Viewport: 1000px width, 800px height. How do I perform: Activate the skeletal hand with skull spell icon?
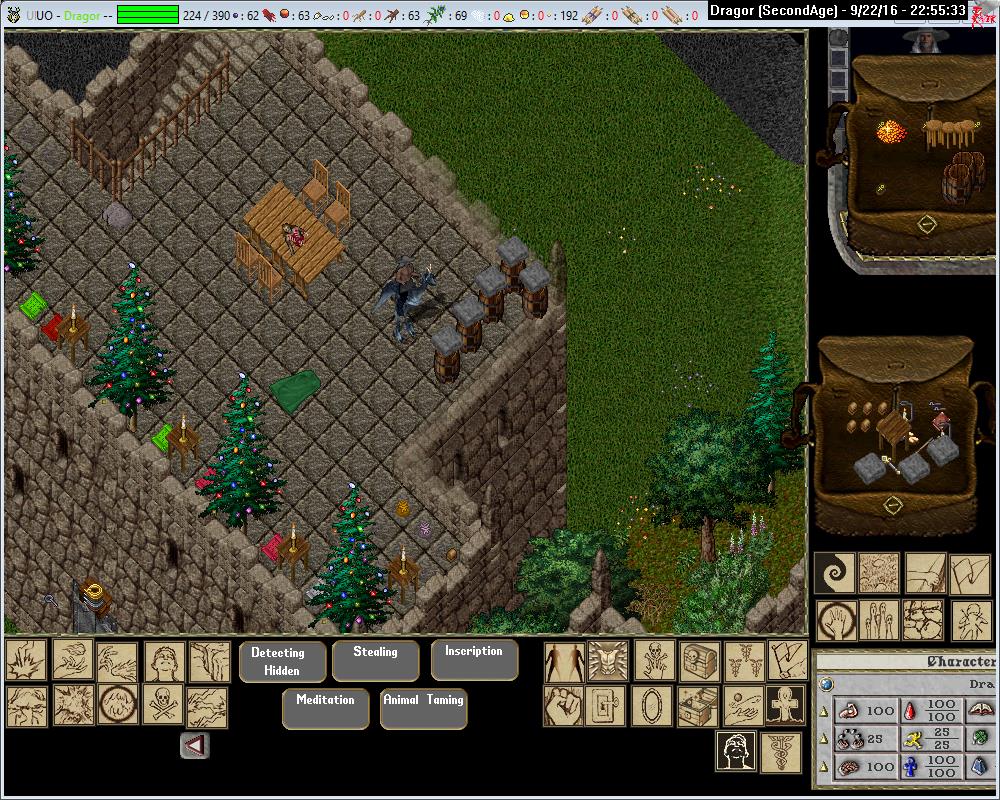pyautogui.click(x=655, y=661)
